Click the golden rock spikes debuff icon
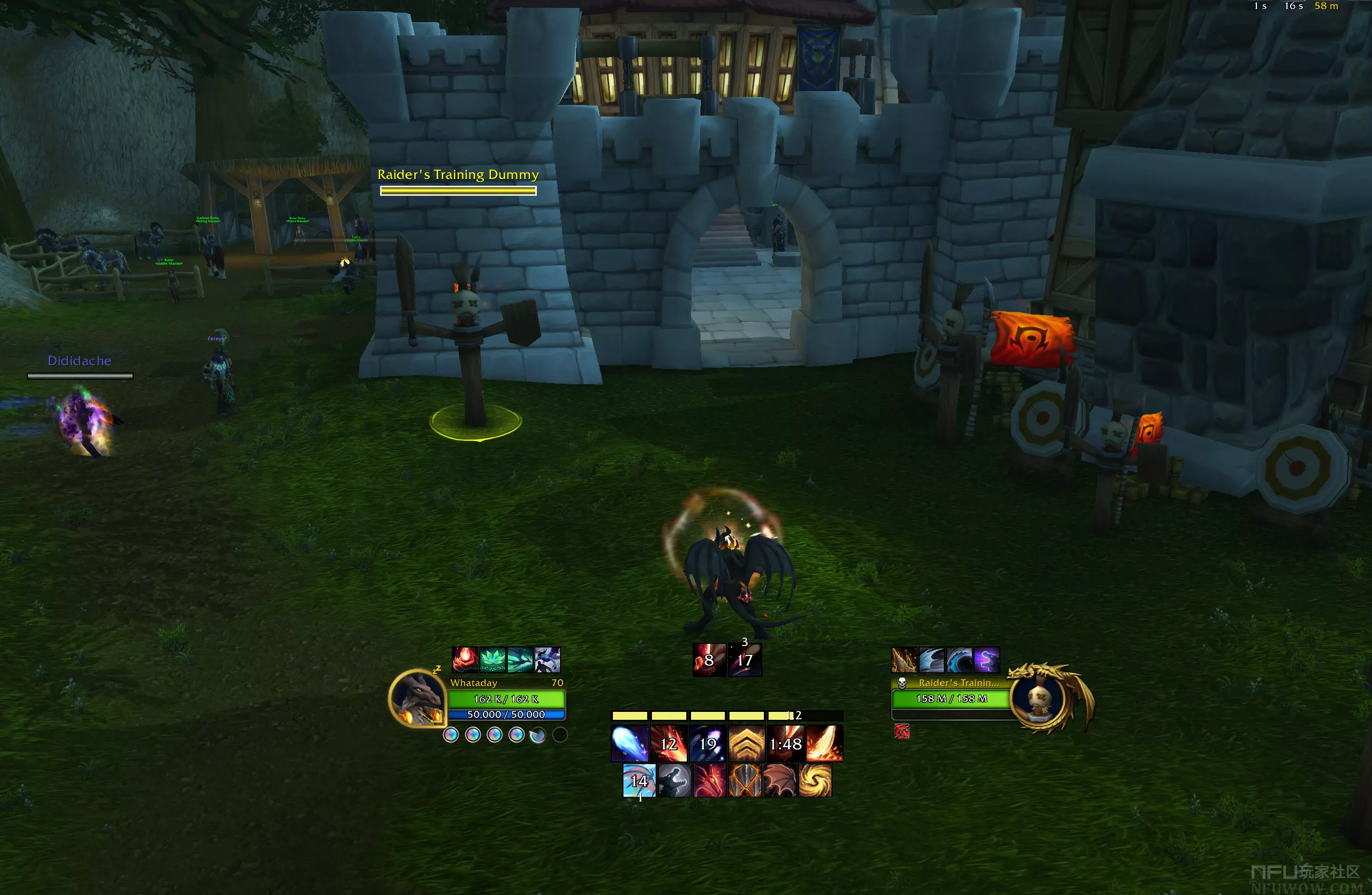1372x895 pixels. (x=903, y=660)
